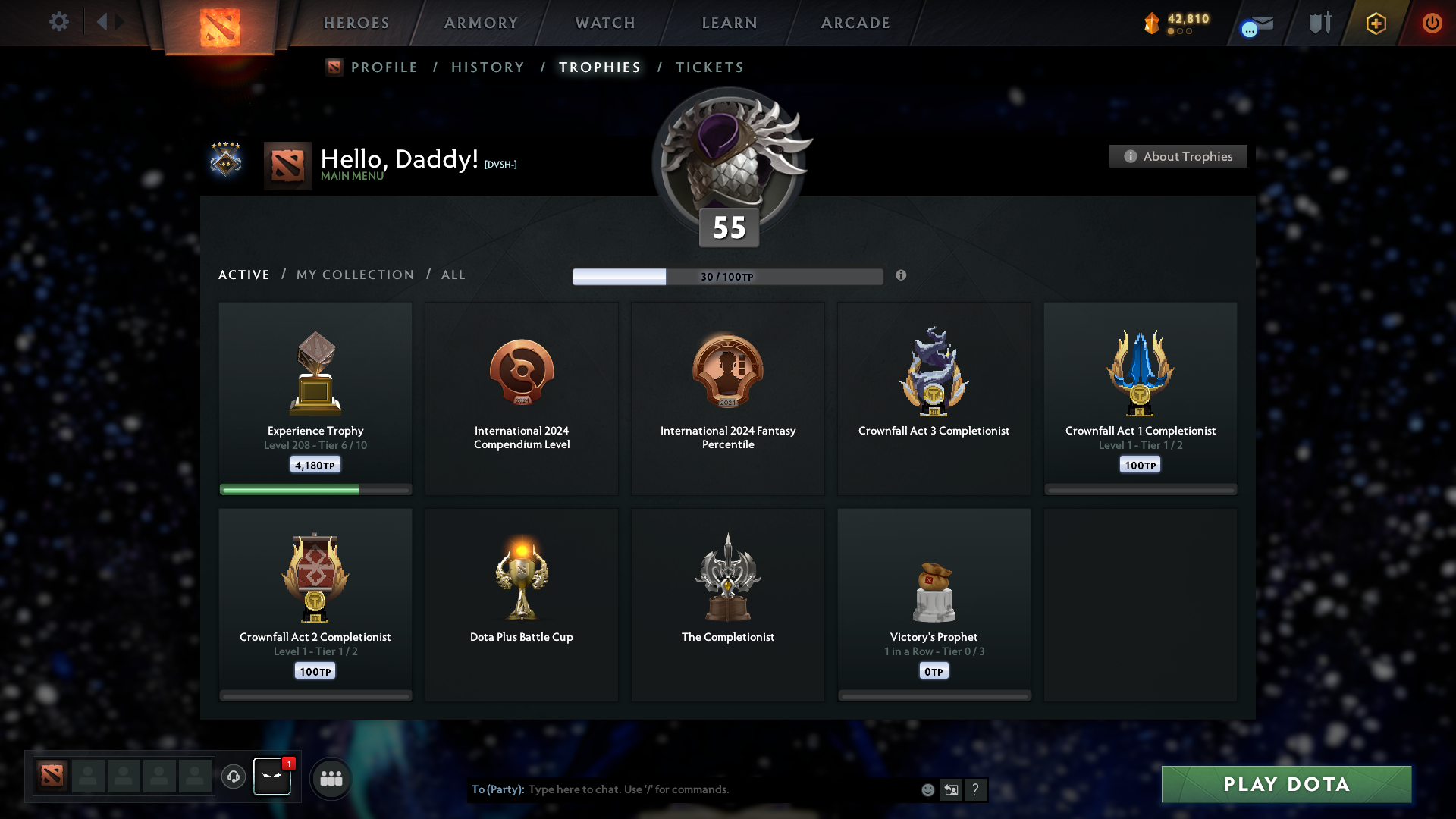Click the power/disconnect icon top right
Screen dimensions: 1456x819
[x=1432, y=23]
